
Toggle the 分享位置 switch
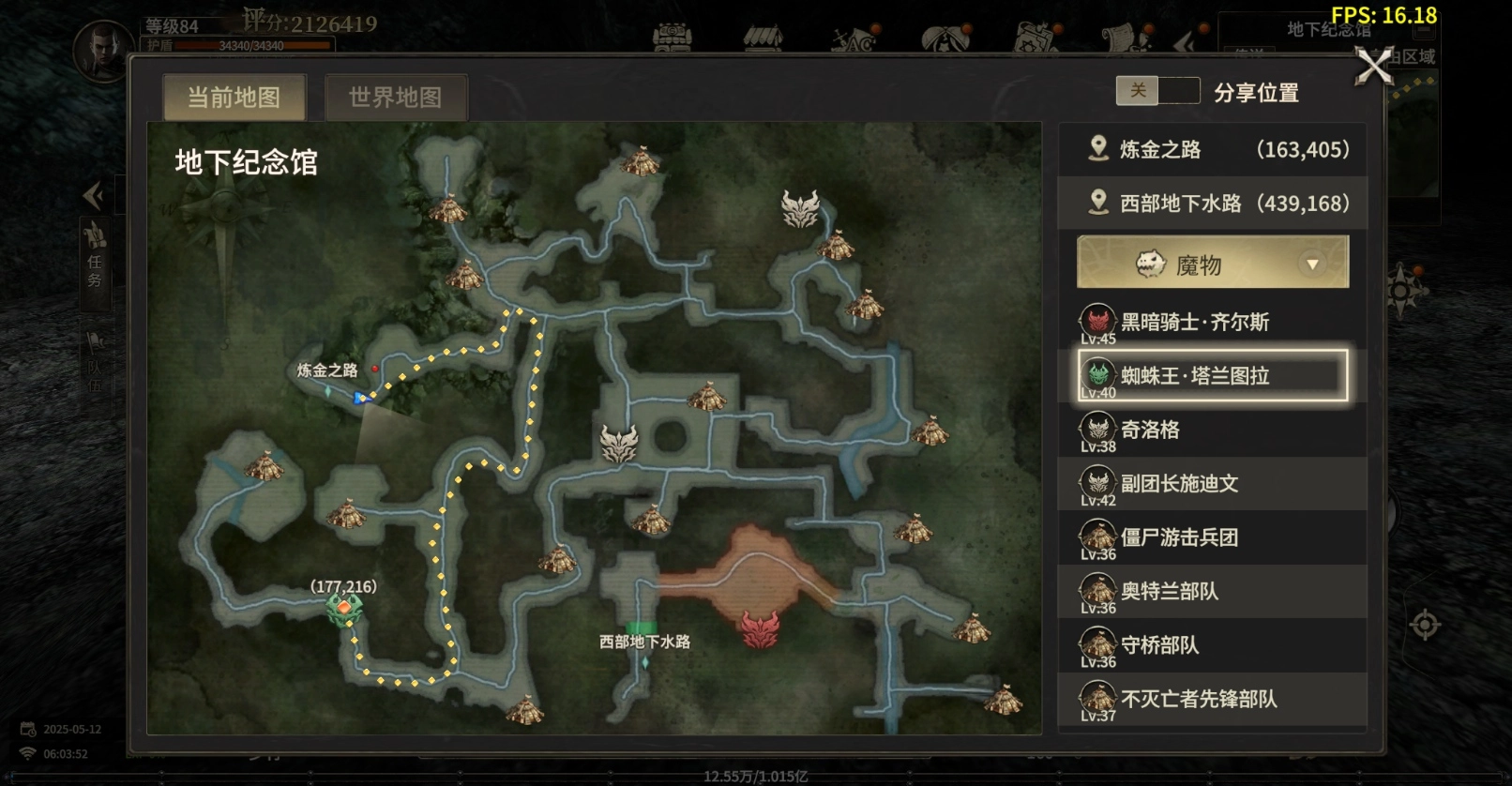1157,91
